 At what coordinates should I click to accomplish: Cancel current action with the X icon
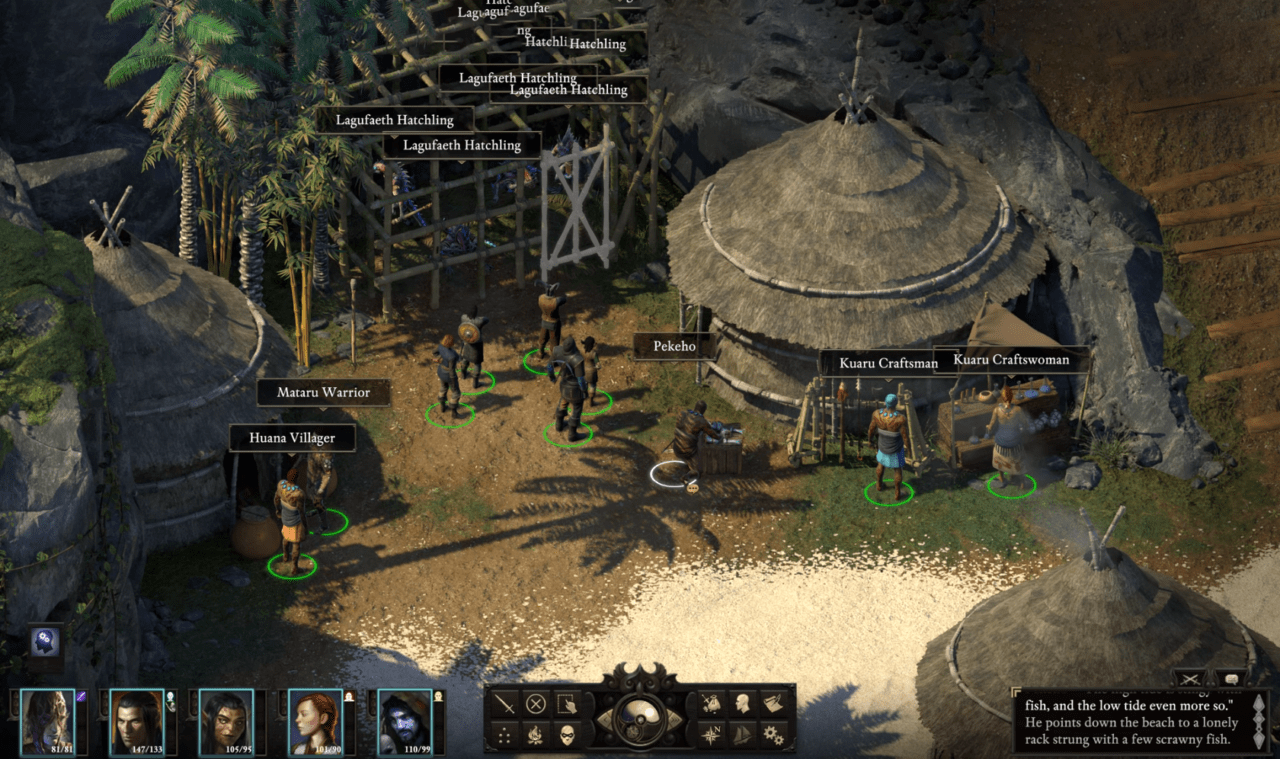[x=536, y=703]
